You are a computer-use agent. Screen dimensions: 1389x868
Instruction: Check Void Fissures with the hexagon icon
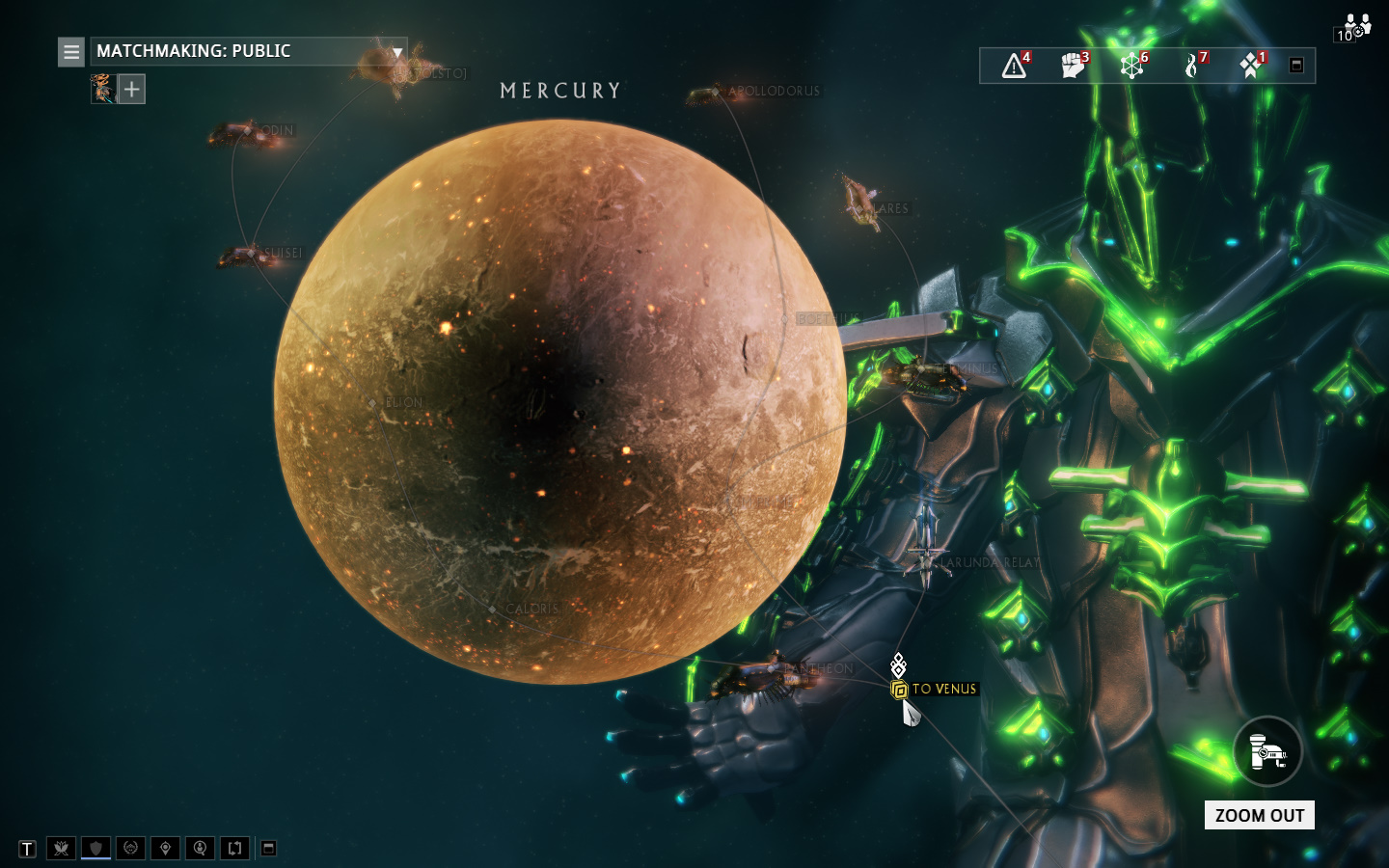point(1130,66)
